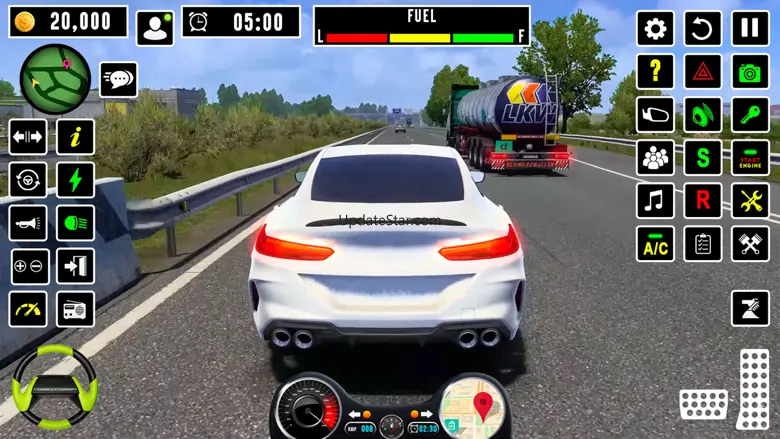Tap the circular restart arrow button
The height and width of the screenshot is (439, 780).
click(703, 28)
